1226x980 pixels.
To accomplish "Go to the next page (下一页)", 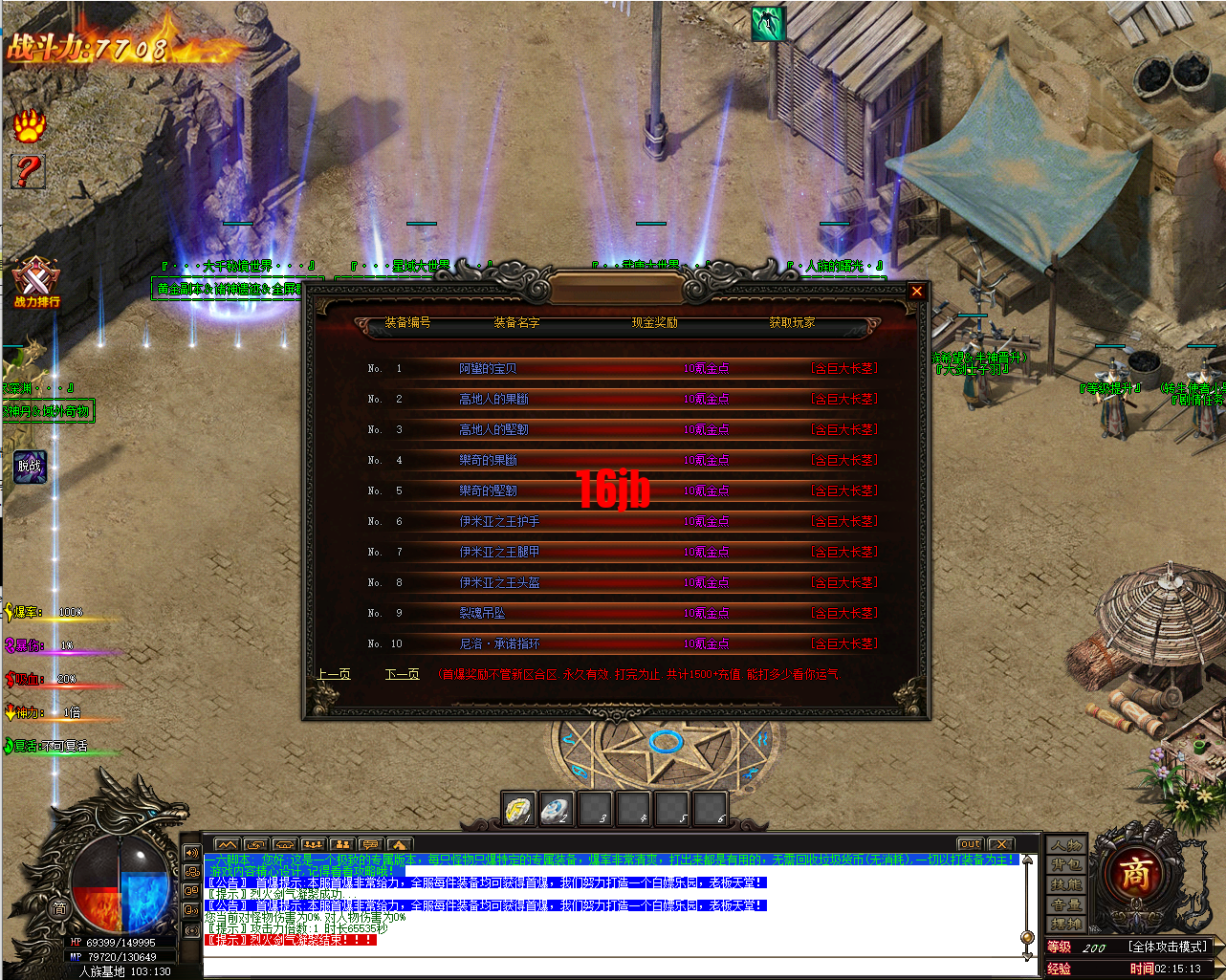I will [402, 674].
